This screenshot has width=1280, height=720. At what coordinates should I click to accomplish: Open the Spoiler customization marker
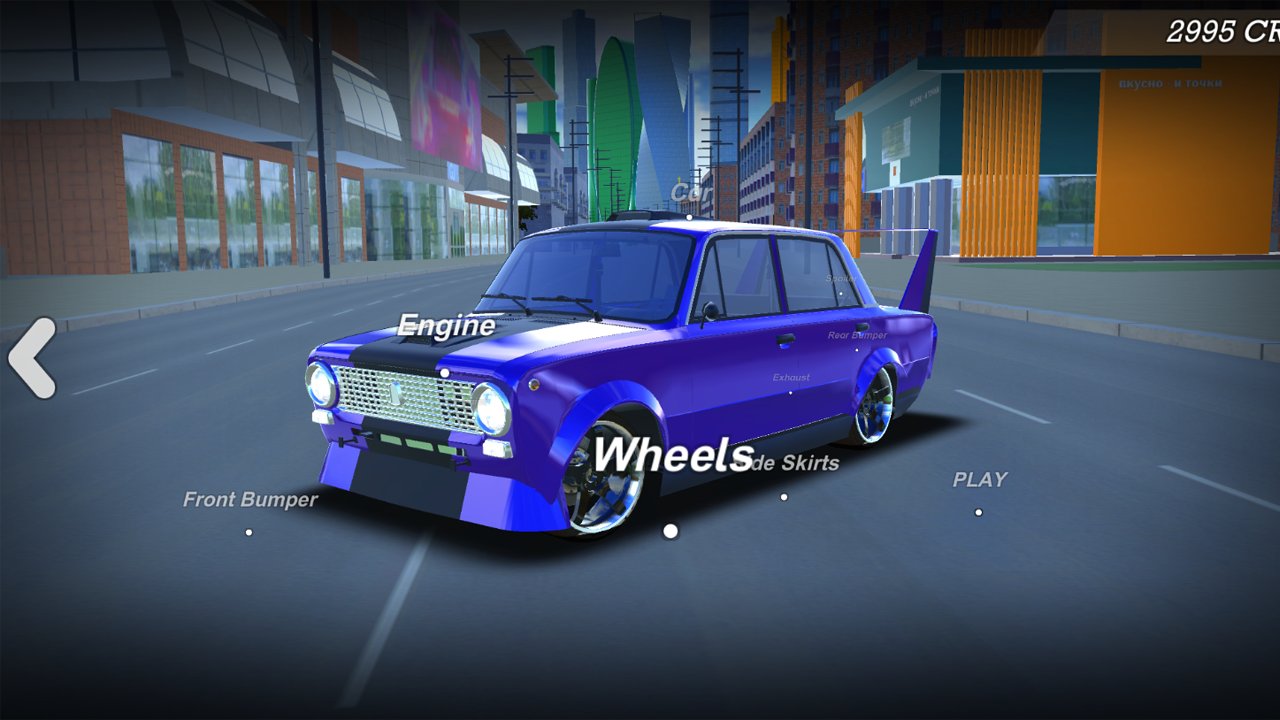840,293
